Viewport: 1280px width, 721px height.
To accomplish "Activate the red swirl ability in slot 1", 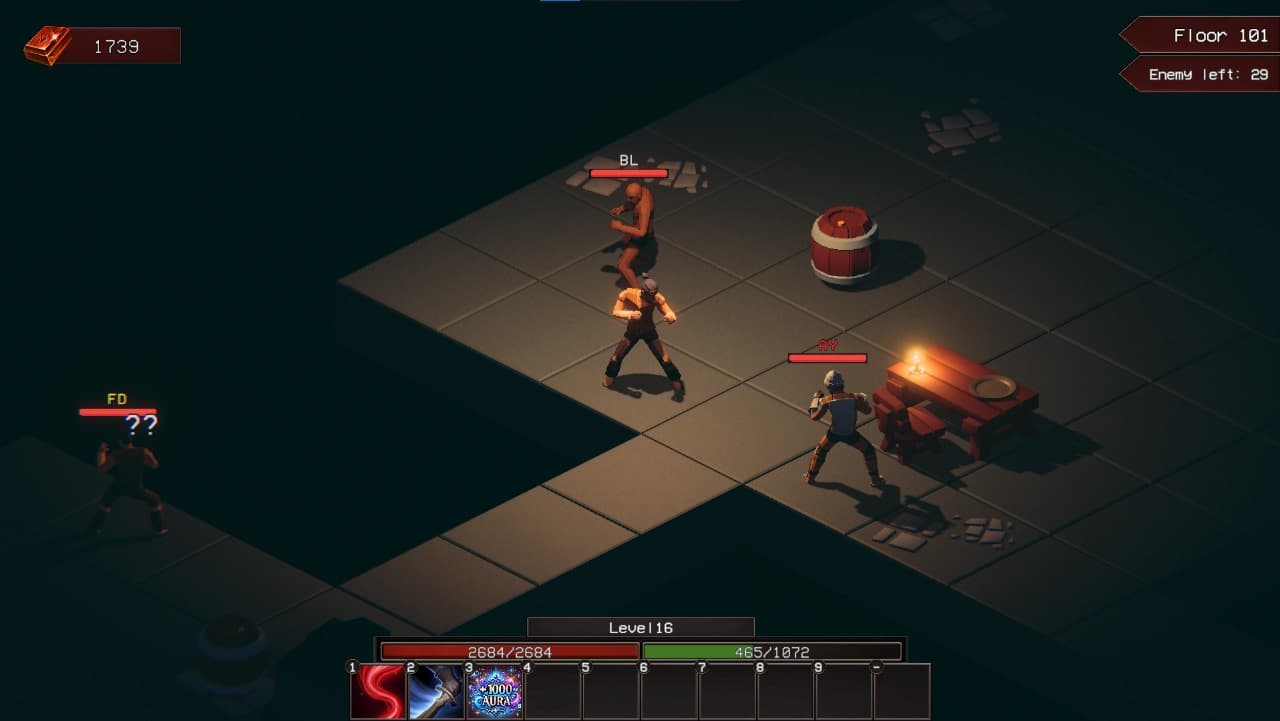I will tap(379, 692).
